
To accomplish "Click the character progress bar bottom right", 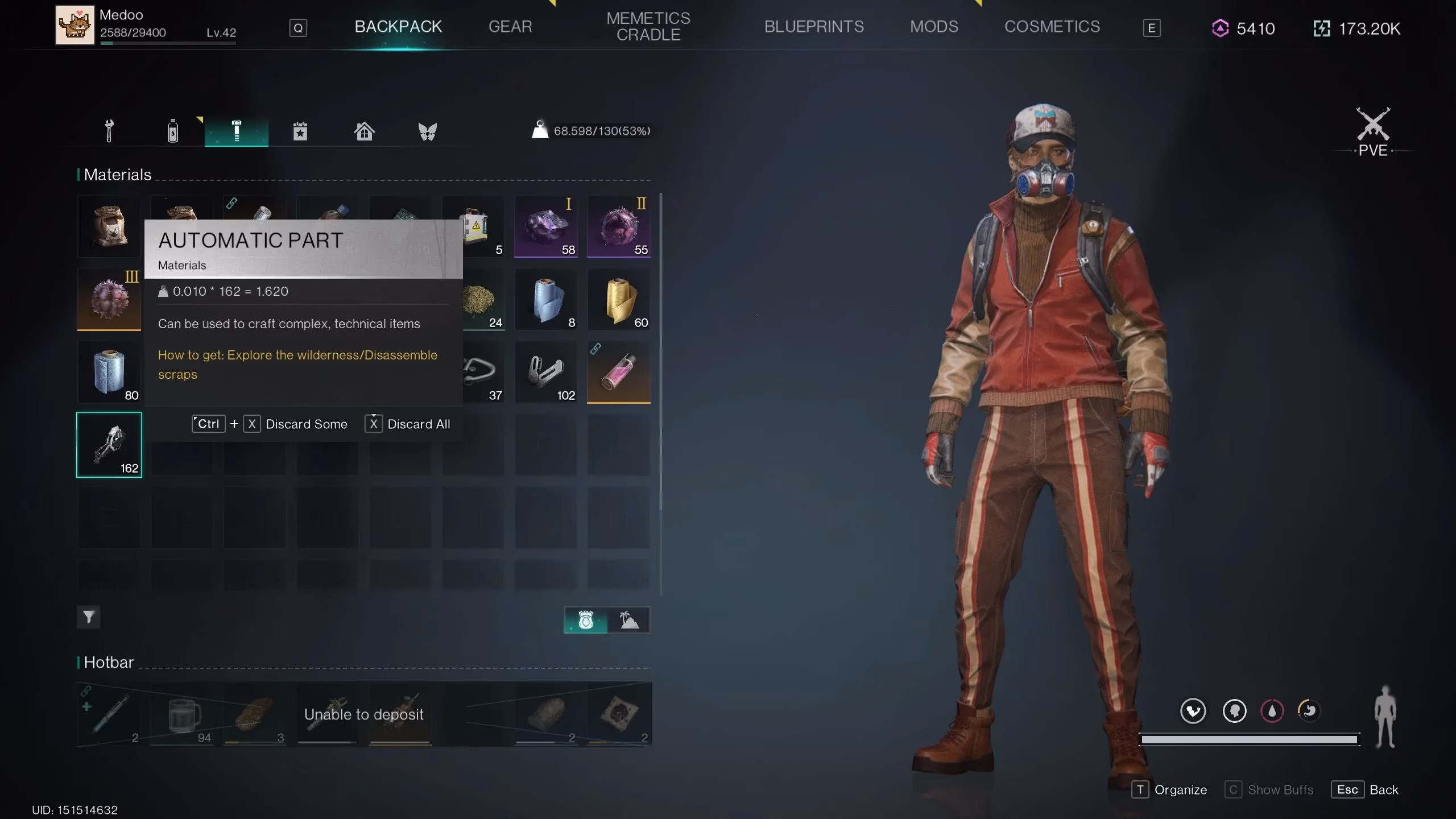I will (x=1249, y=738).
